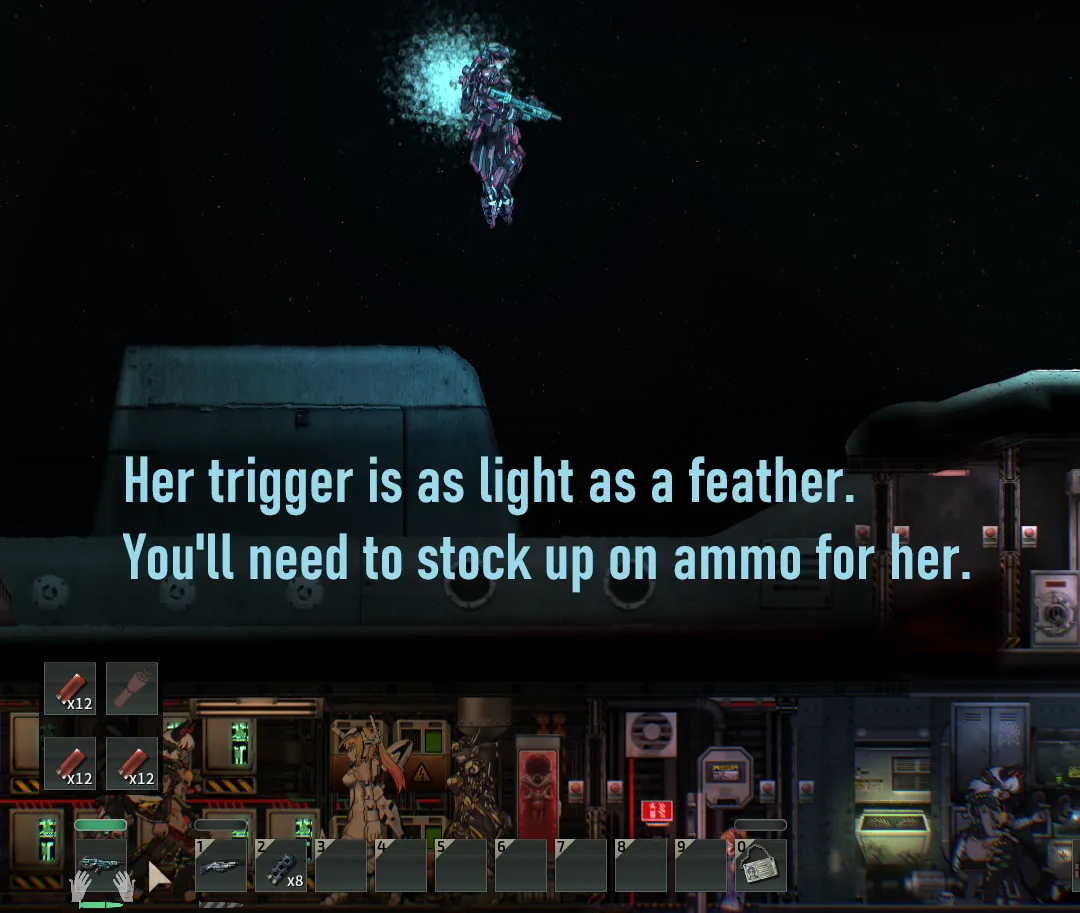The image size is (1080, 913).
Task: Select the held rifle in the hands slot
Action: (100, 865)
